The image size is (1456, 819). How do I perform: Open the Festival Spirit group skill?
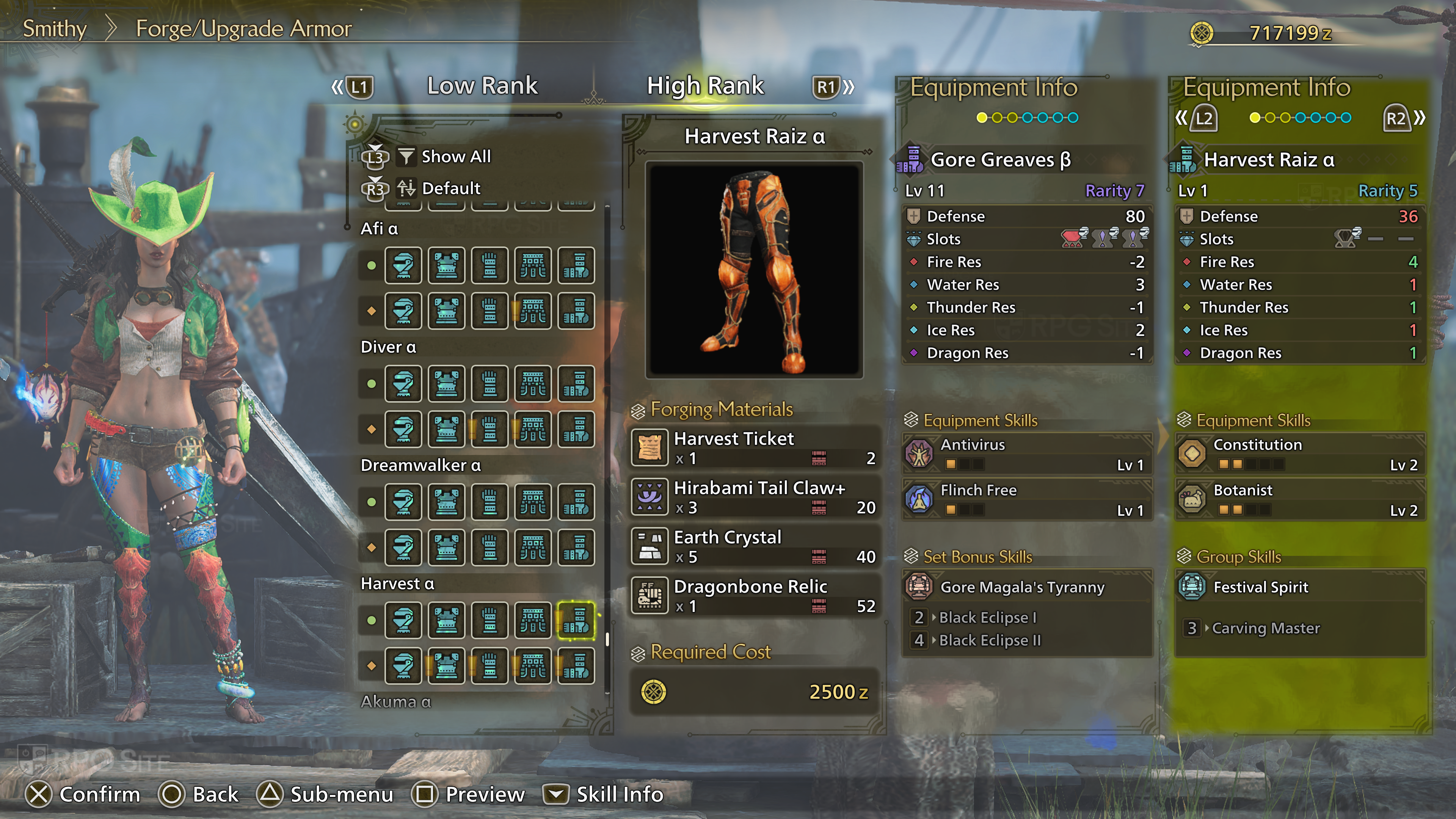pyautogui.click(x=1260, y=587)
